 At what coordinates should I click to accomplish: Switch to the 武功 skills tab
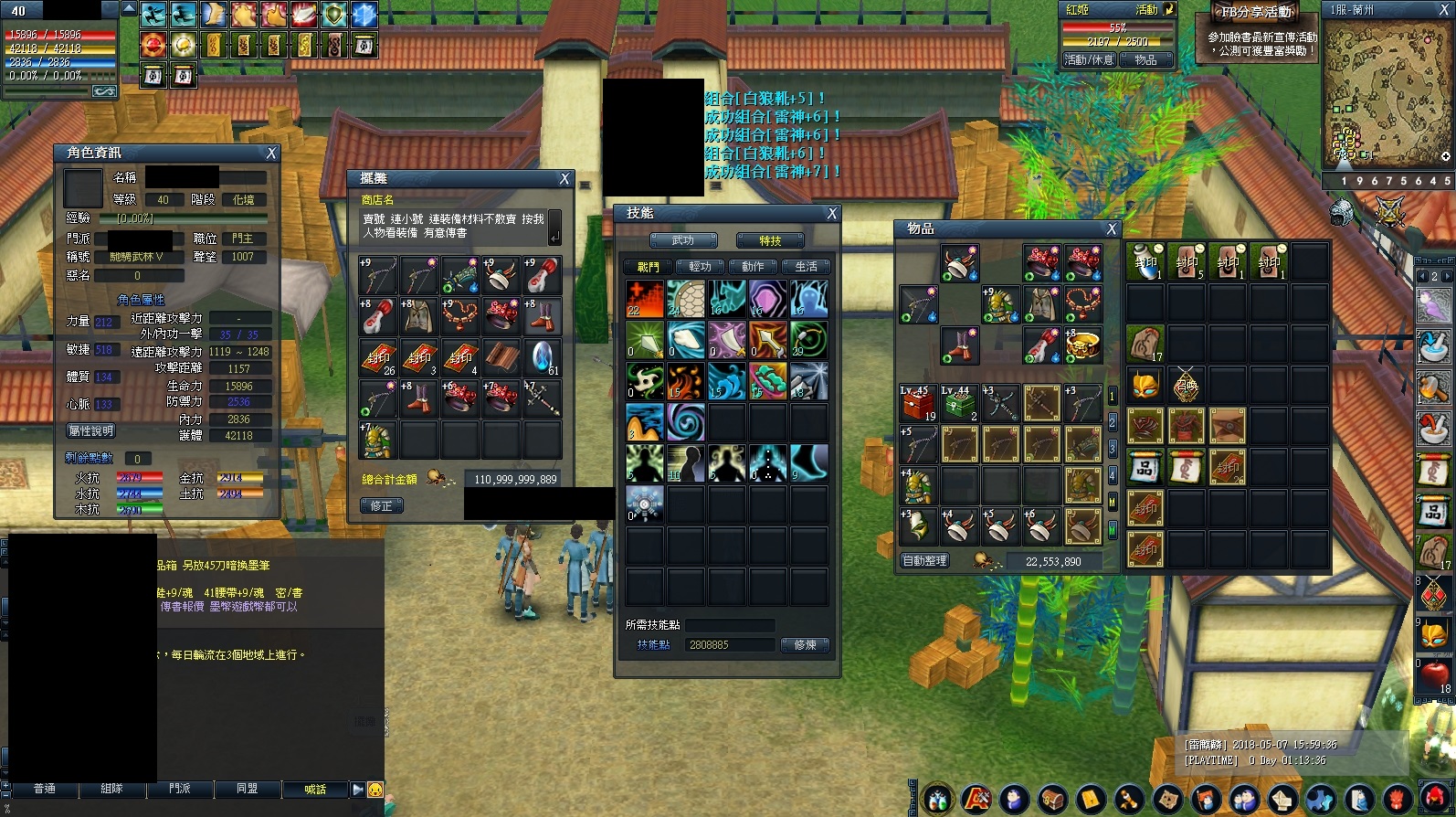coord(683,240)
